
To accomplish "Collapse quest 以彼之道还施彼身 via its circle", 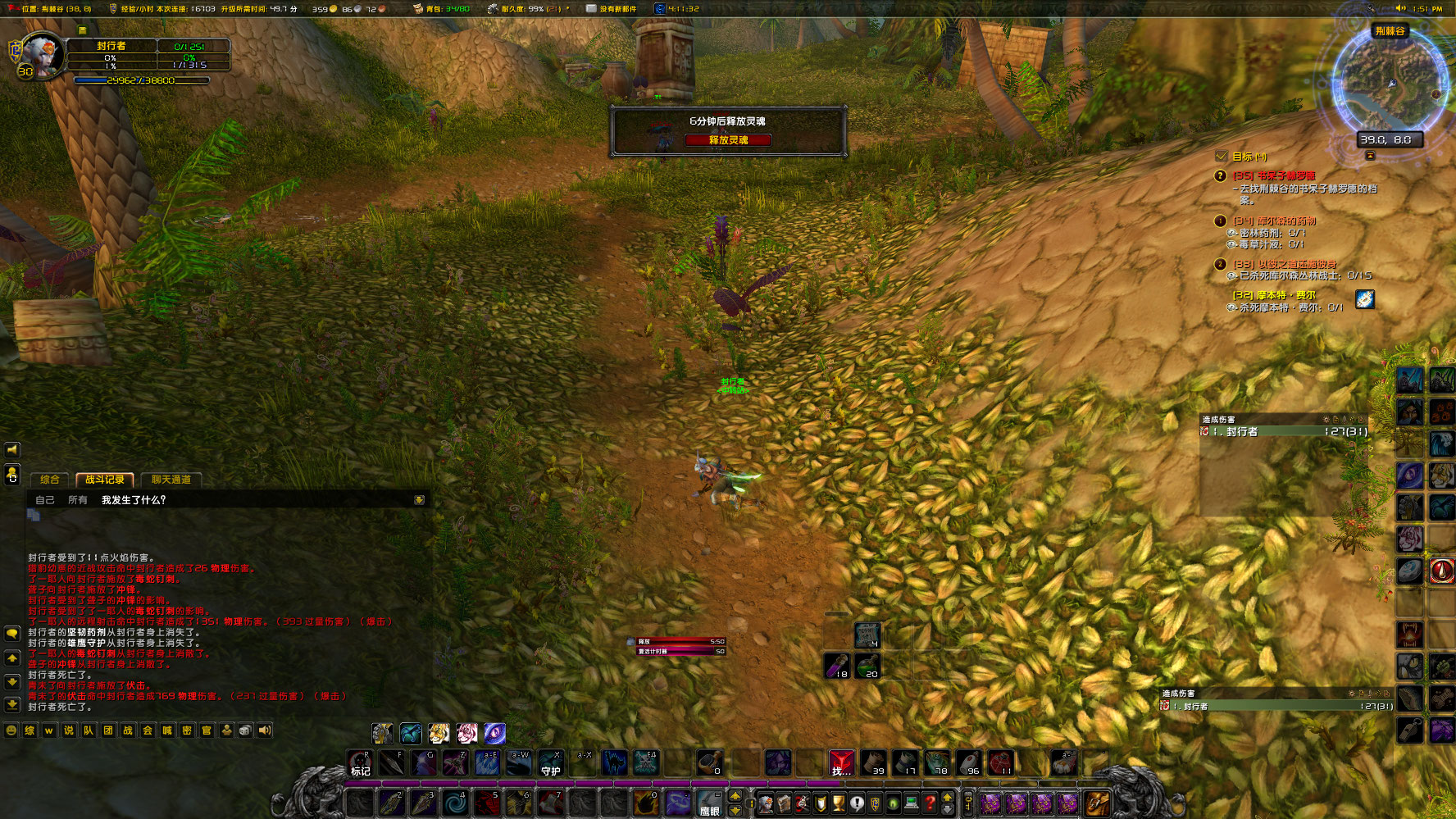I will click(x=1221, y=264).
